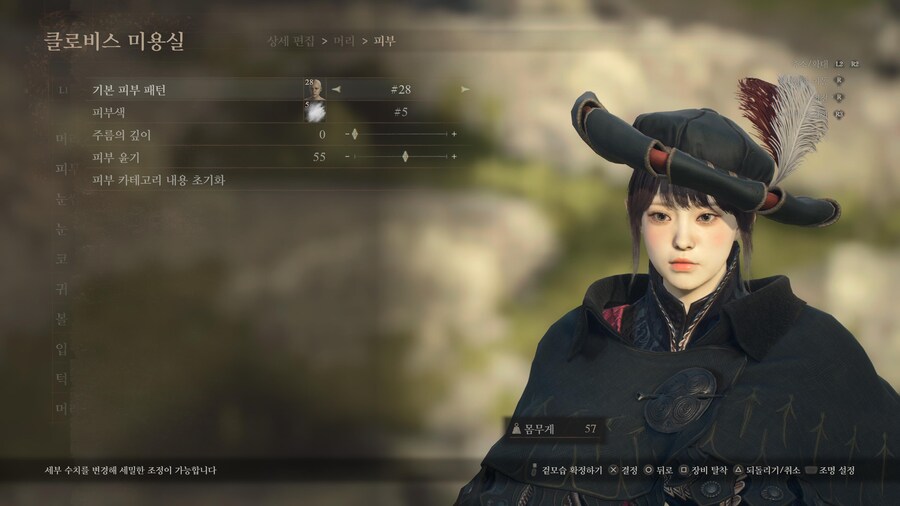This screenshot has height=506, width=900.
Task: Switch to the 볼 category in sidebar
Action: (62, 318)
